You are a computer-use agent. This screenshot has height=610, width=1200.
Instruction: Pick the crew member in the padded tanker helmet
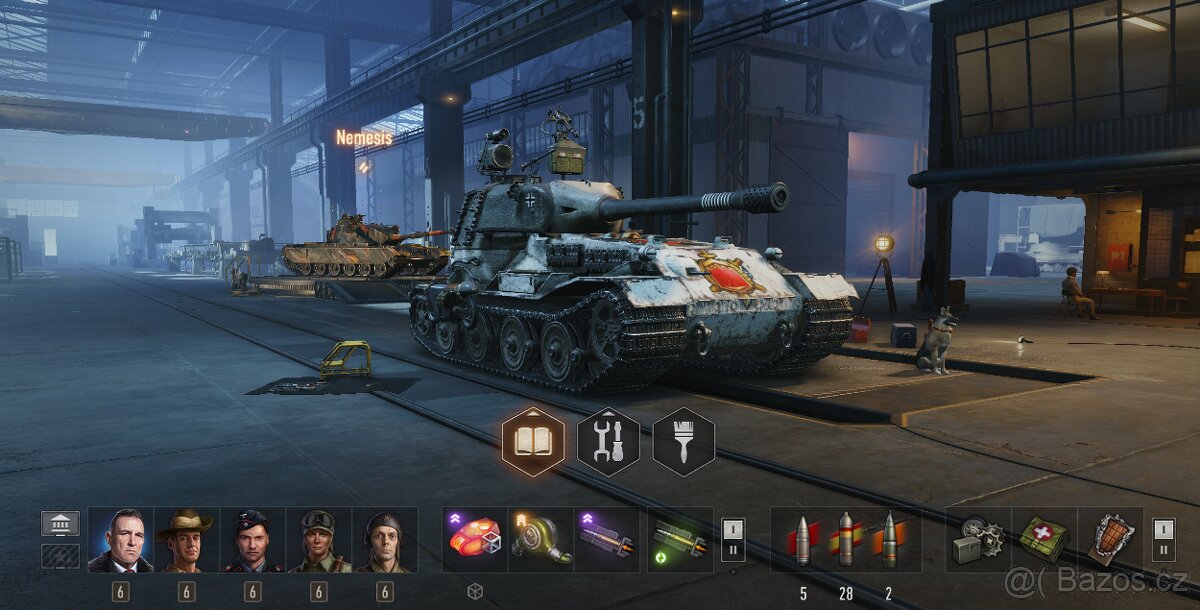pos(384,540)
